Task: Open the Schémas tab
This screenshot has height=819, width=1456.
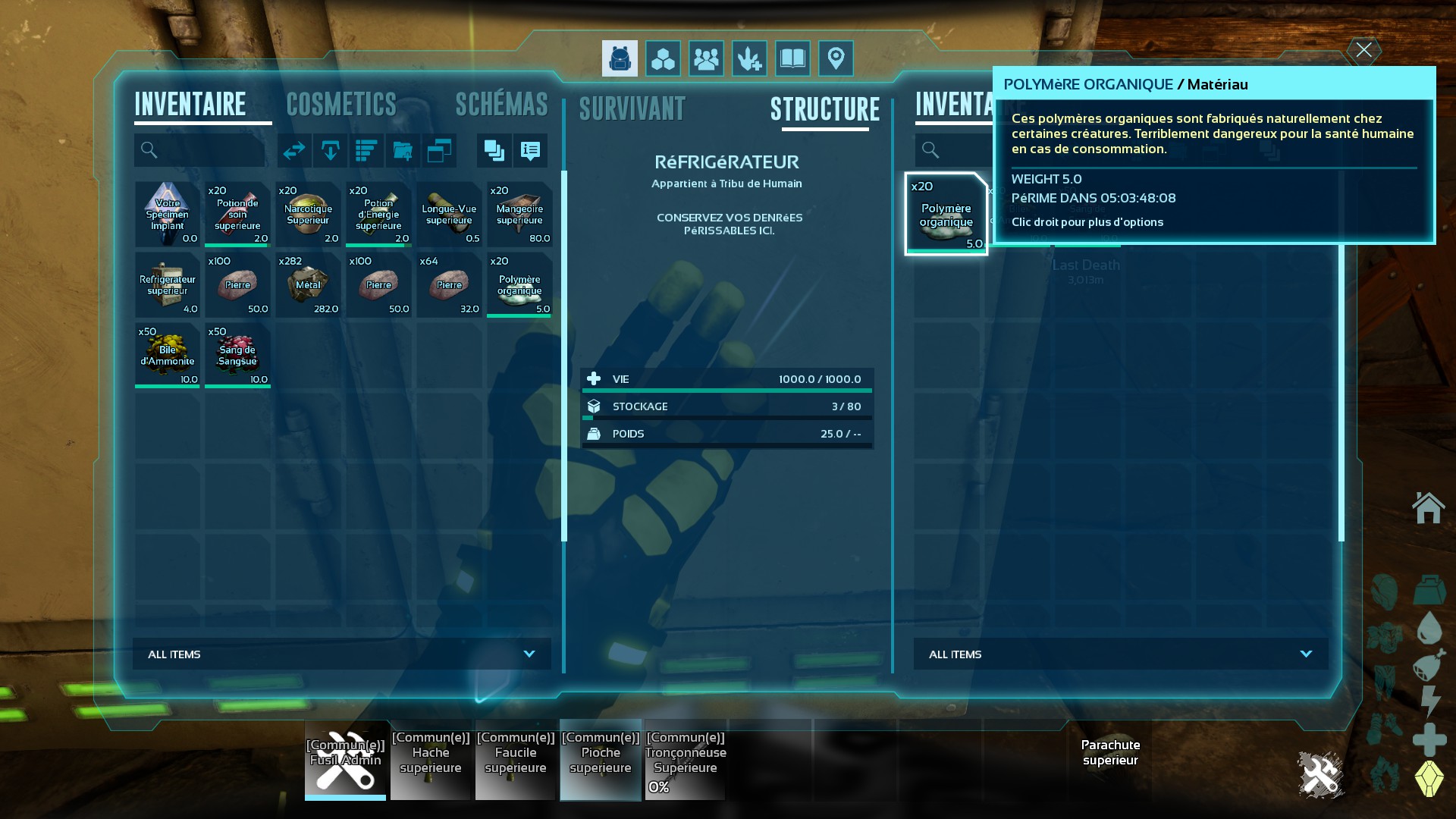Action: (501, 105)
